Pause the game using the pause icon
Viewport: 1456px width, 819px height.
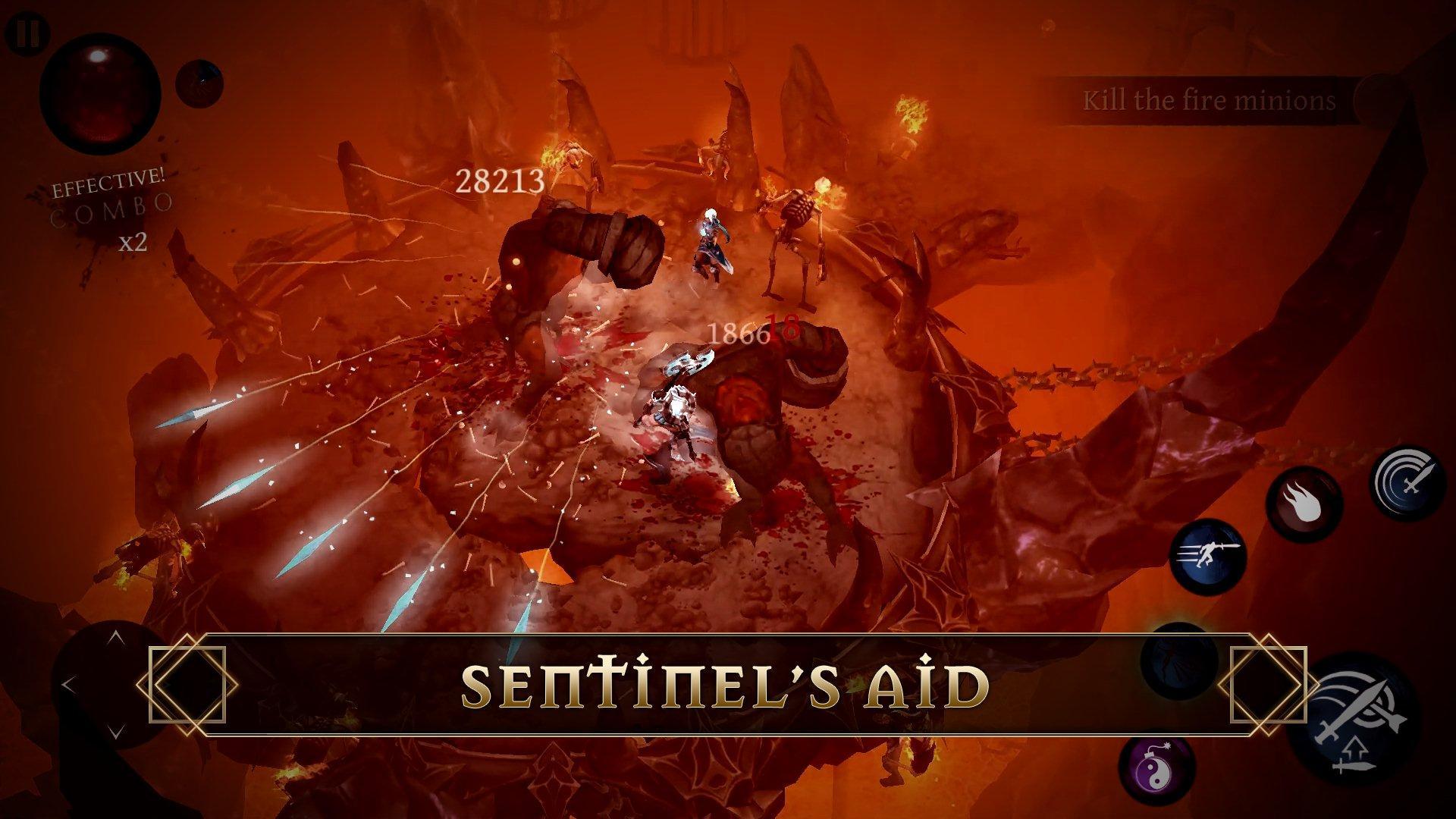[29, 33]
